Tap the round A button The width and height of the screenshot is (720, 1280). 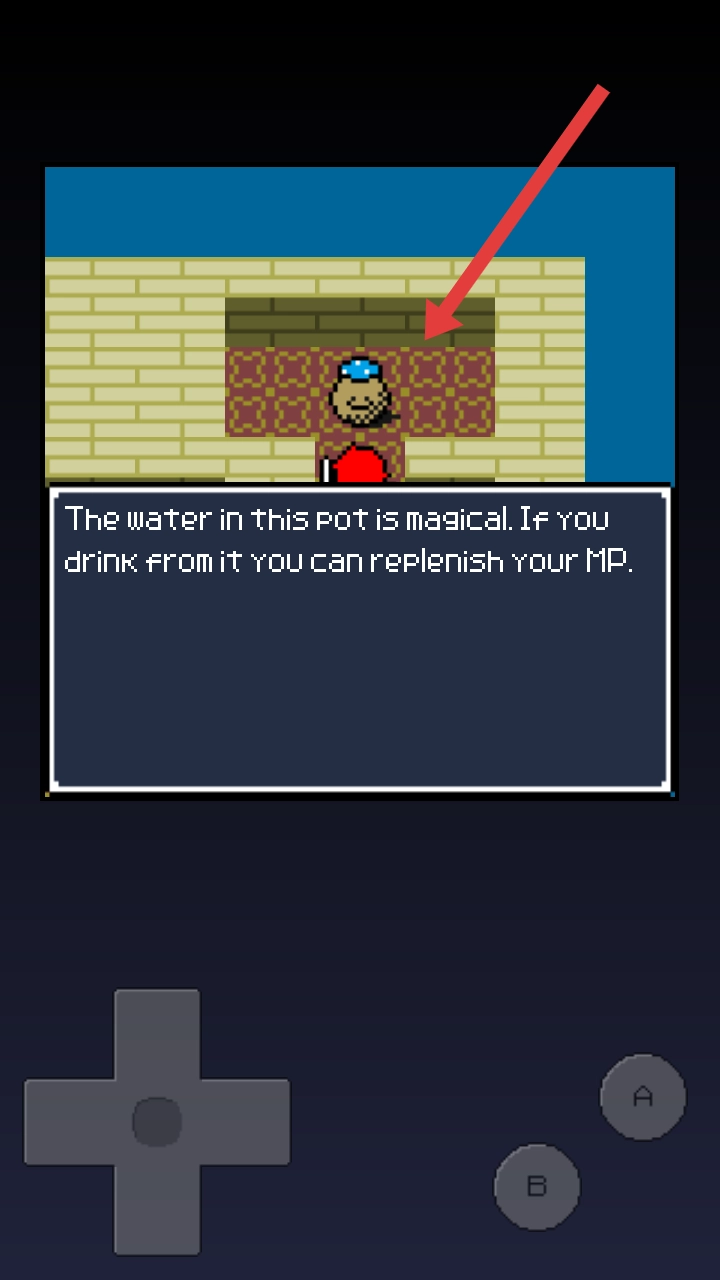tap(643, 1097)
